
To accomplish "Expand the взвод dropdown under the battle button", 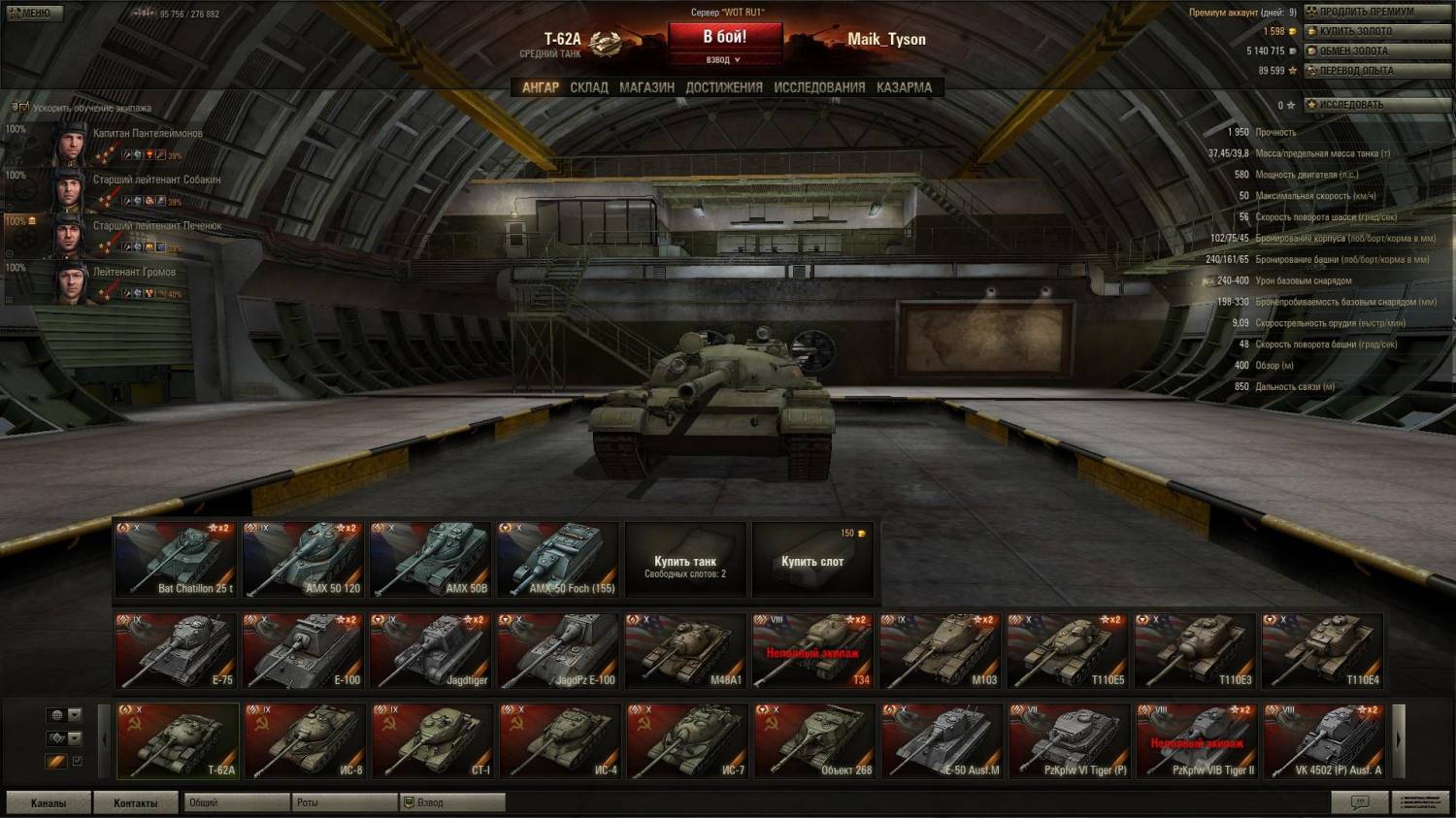I will pyautogui.click(x=723, y=60).
